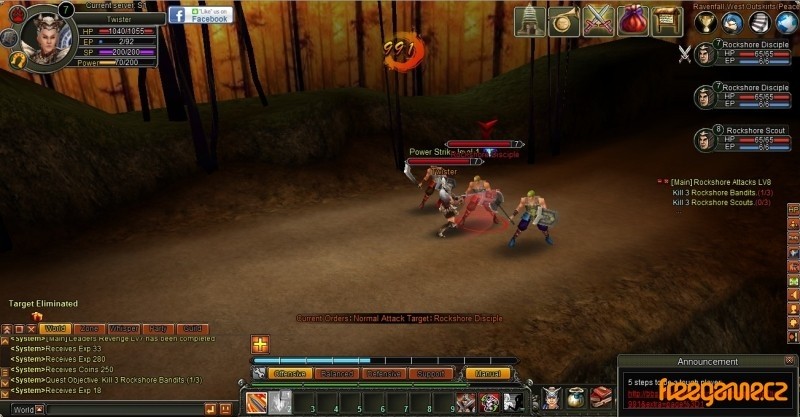Viewport: 800px width, 417px height.
Task: Switch chat to the World tab
Action: pos(55,328)
